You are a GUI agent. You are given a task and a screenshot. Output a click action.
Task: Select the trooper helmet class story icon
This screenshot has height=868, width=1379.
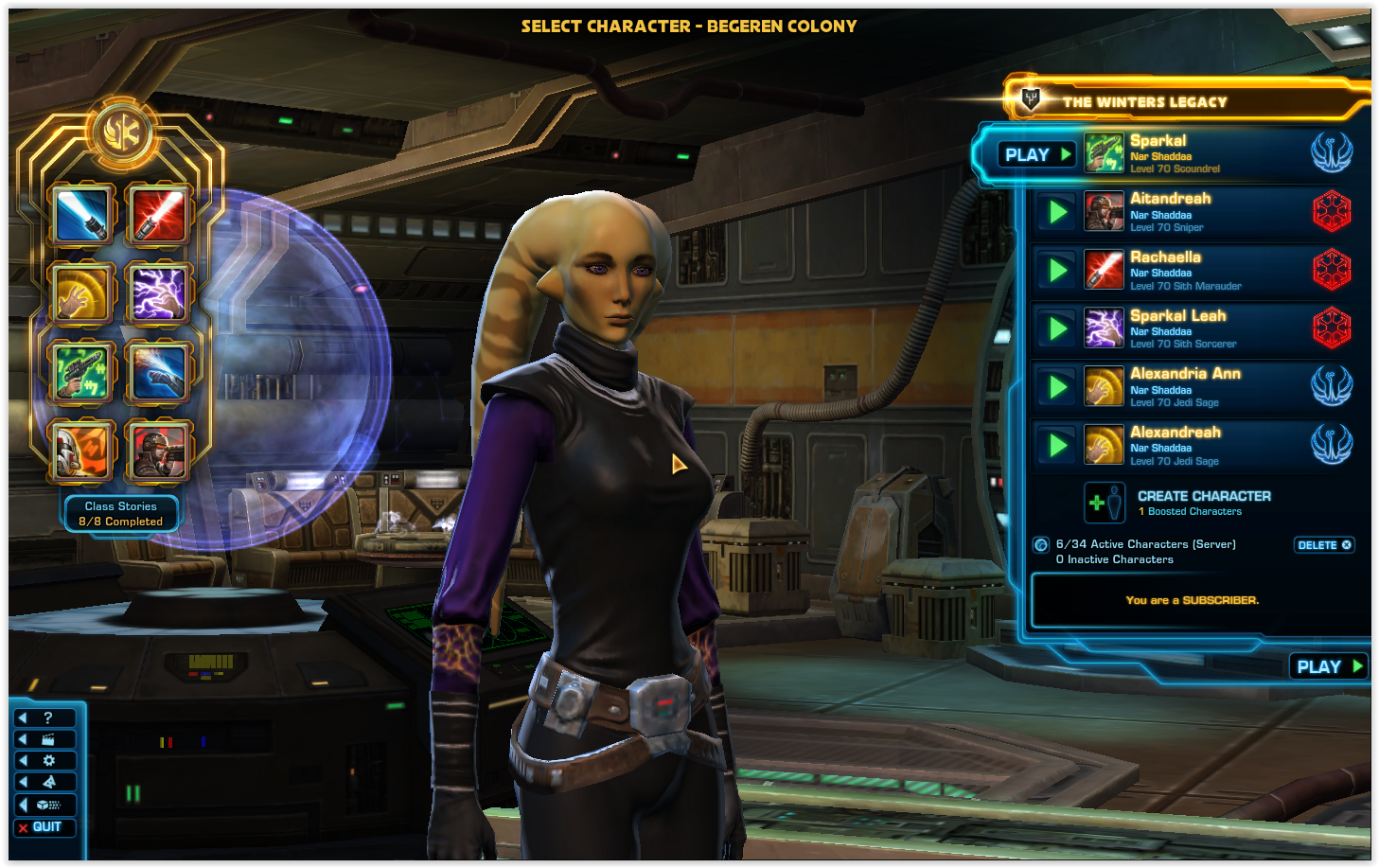[x=82, y=450]
